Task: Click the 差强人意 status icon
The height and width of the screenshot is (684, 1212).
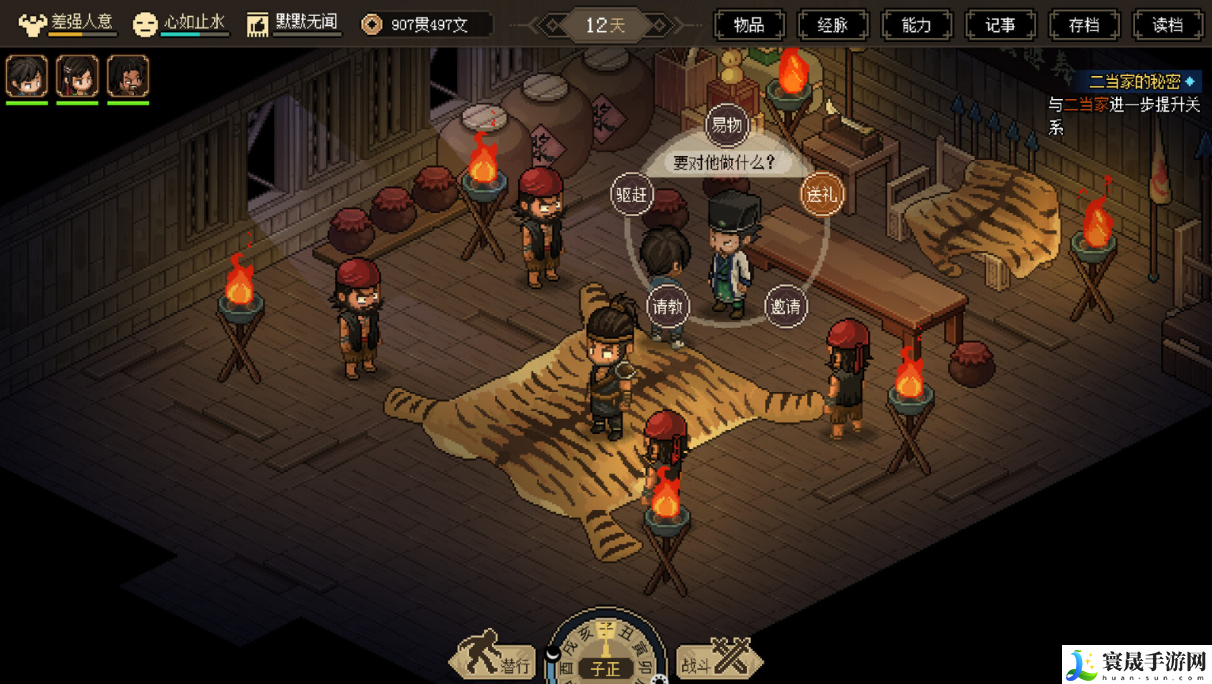Action: pos(33,24)
